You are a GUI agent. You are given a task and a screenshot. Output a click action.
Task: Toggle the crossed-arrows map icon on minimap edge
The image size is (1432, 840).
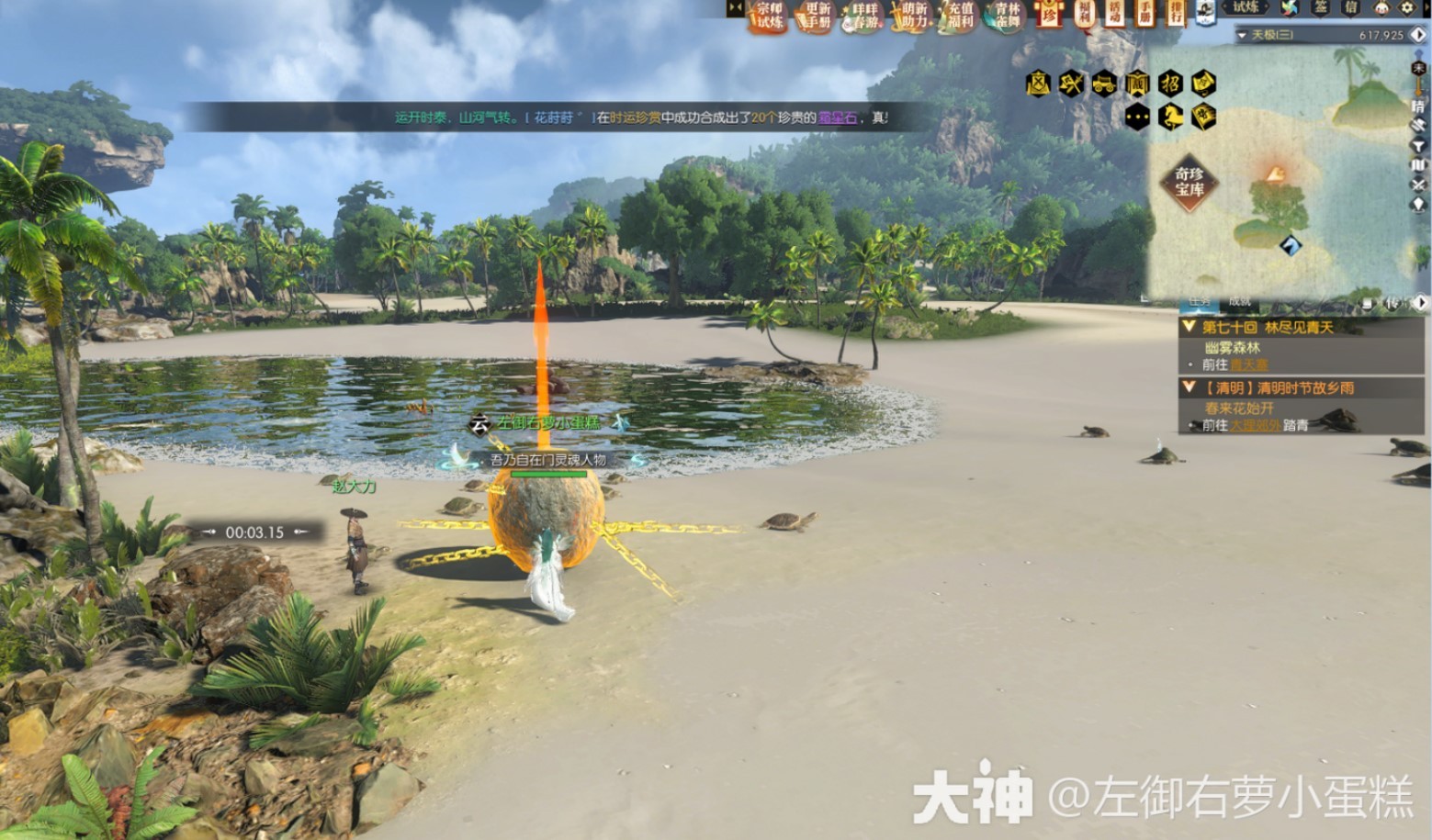point(1419,182)
